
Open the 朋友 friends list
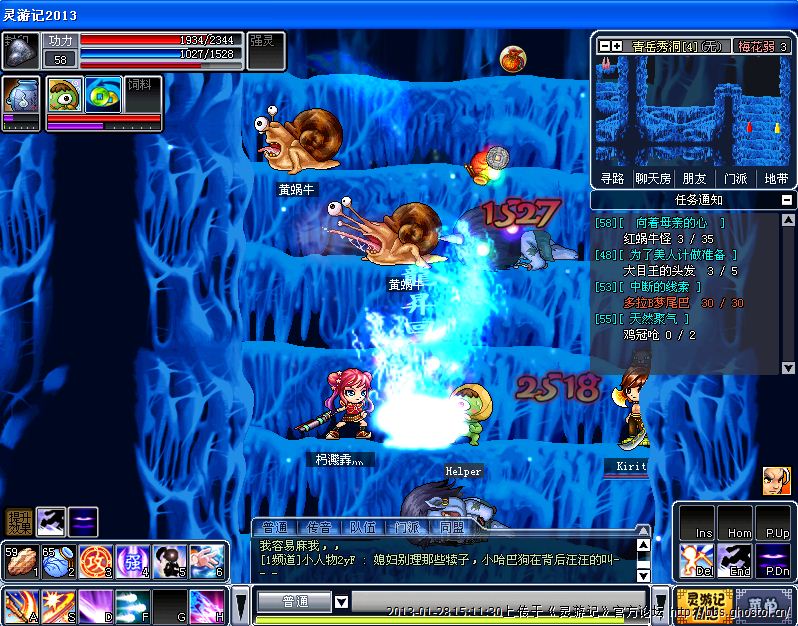(x=694, y=178)
